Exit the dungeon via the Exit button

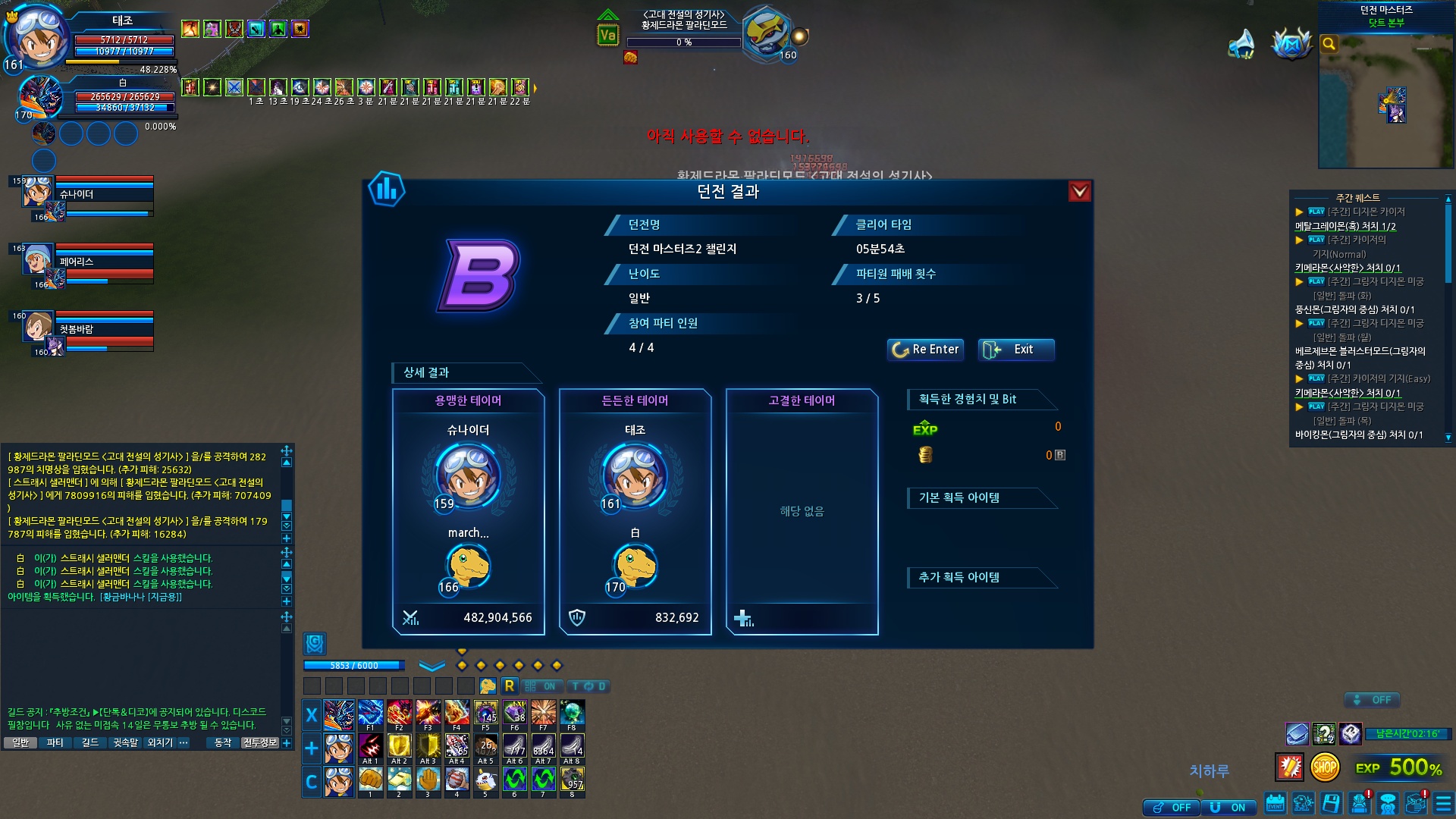pos(1015,350)
